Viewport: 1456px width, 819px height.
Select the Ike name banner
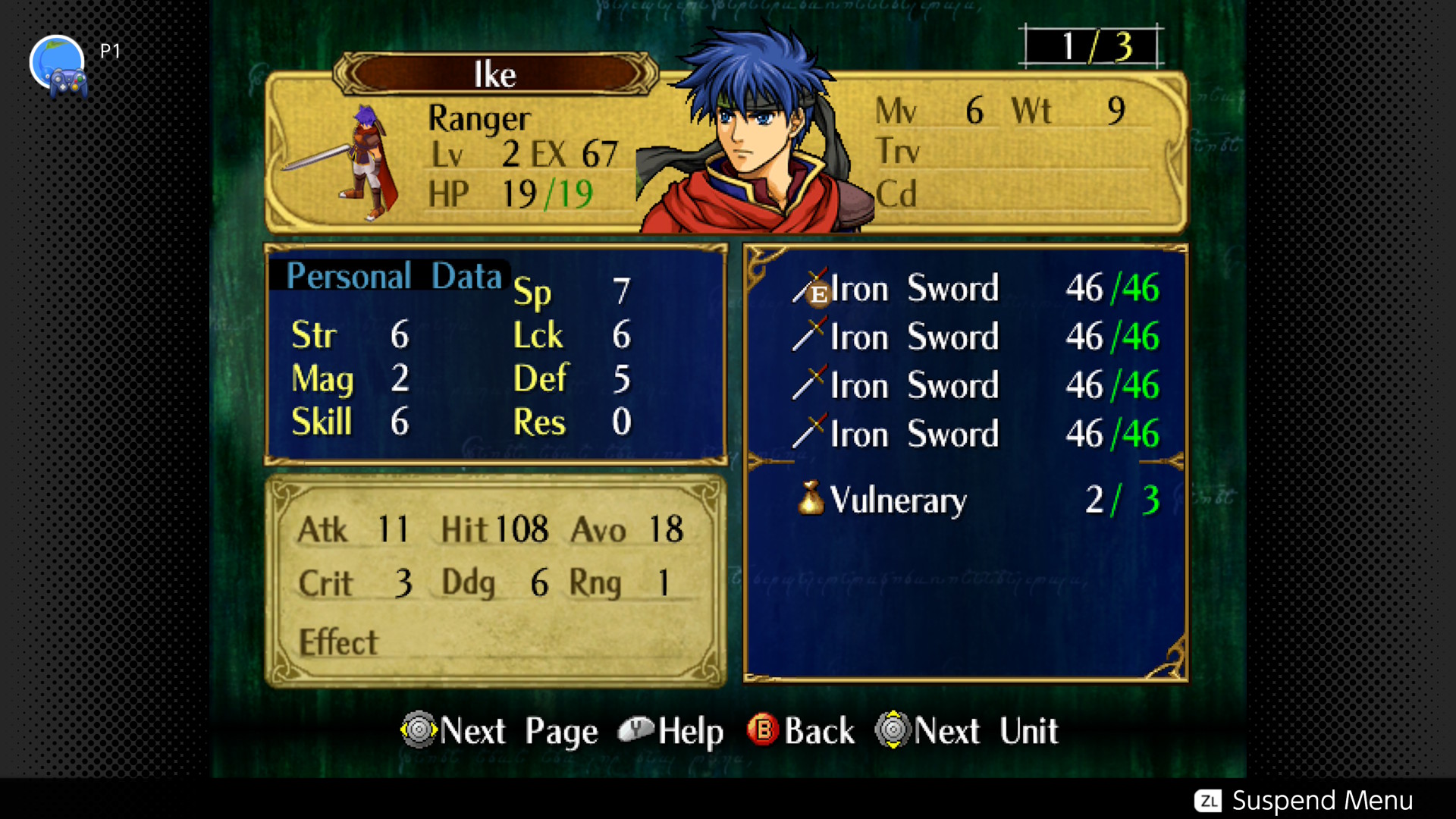(x=495, y=74)
